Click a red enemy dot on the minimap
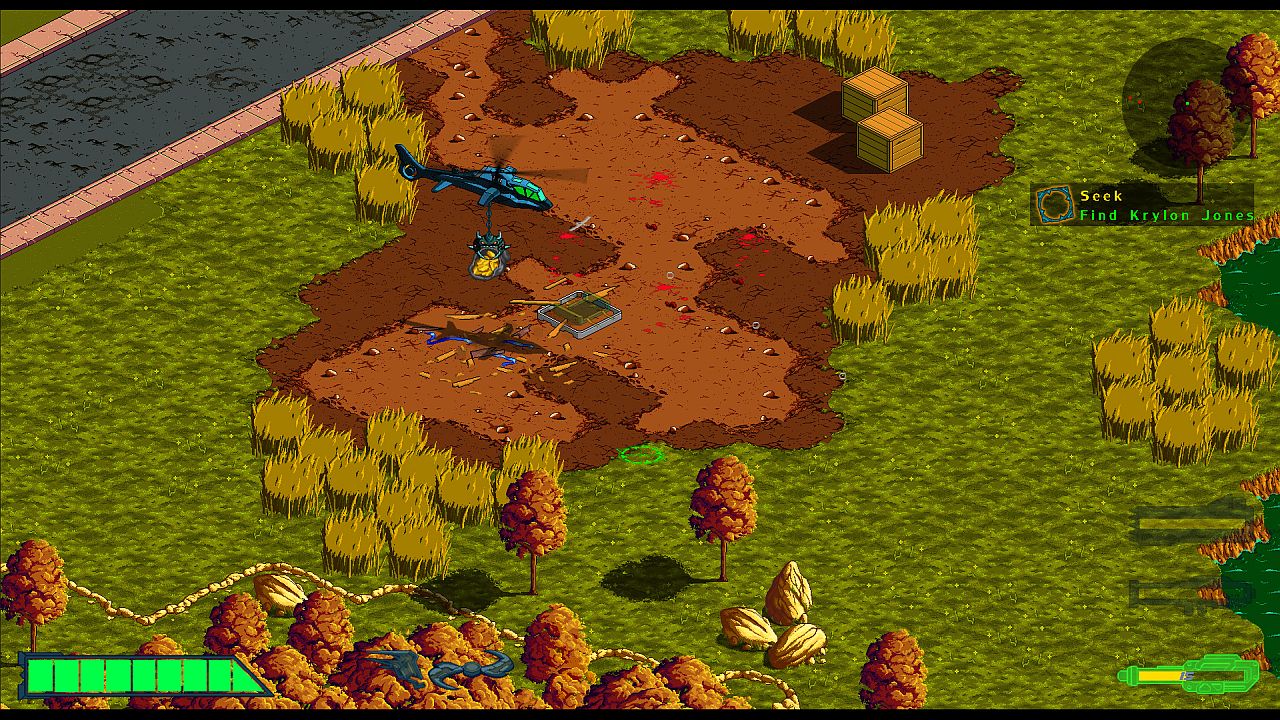 (1132, 100)
